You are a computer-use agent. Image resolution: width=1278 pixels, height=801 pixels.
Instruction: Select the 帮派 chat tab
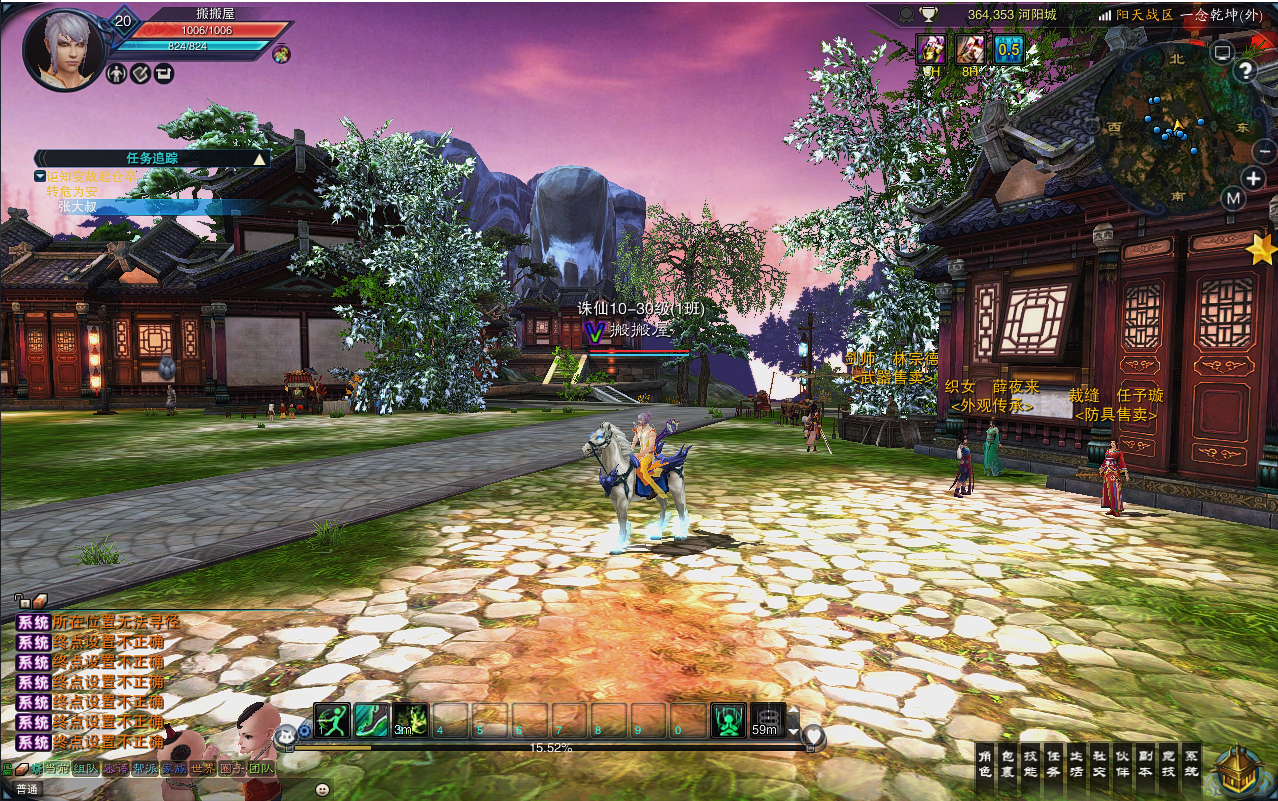145,769
